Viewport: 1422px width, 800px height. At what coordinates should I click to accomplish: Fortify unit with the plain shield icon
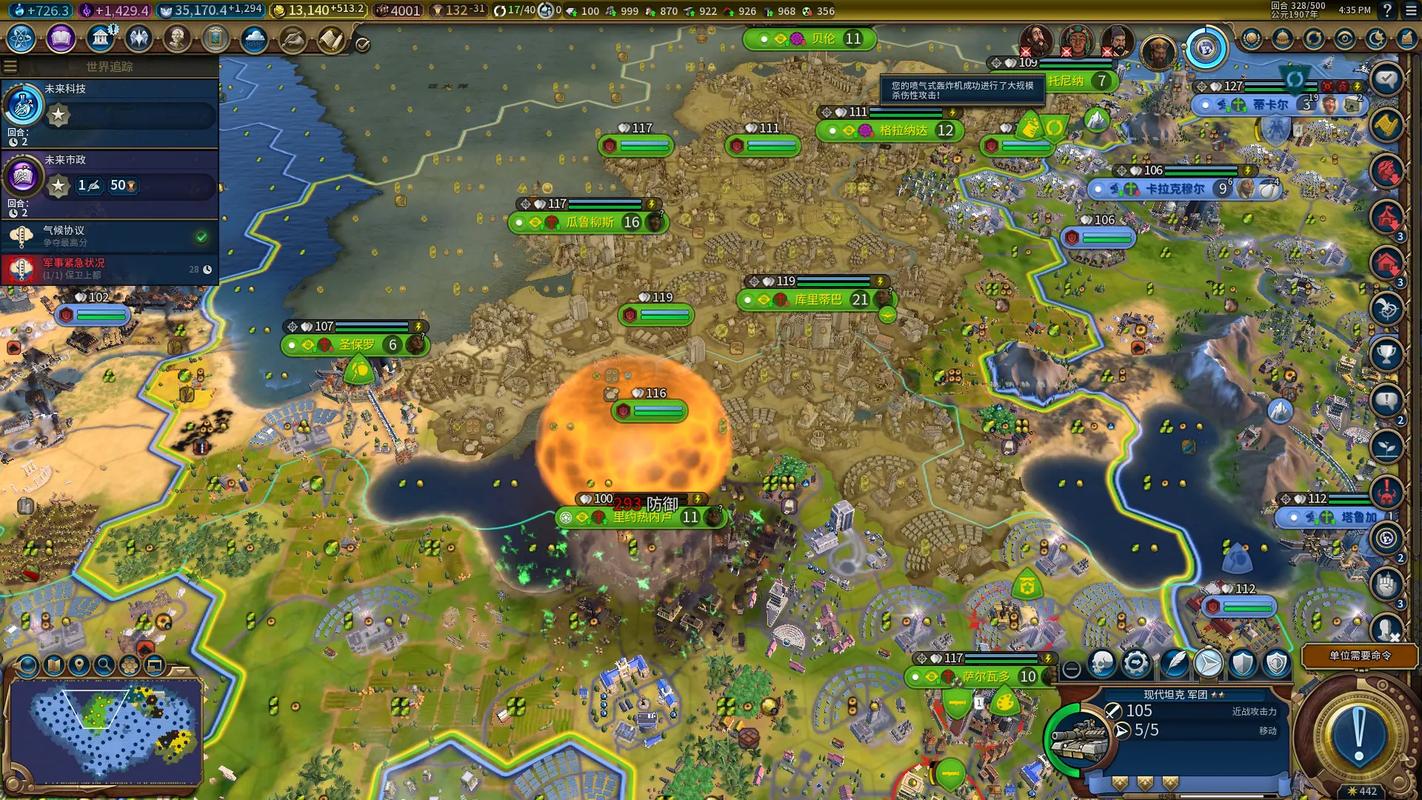coord(1242,663)
